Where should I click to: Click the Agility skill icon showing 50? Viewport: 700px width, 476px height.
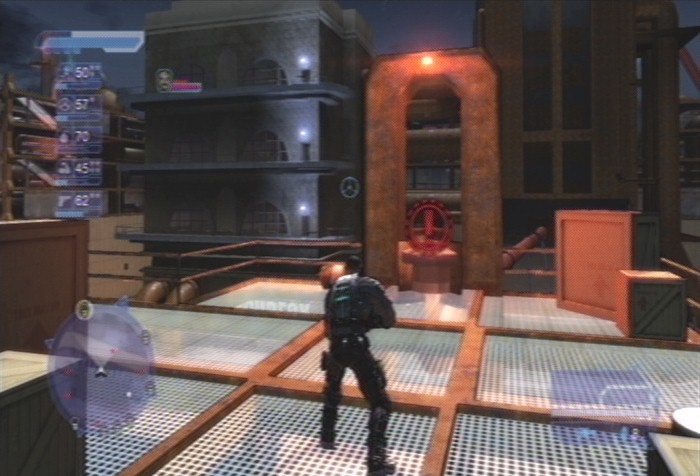65,74
